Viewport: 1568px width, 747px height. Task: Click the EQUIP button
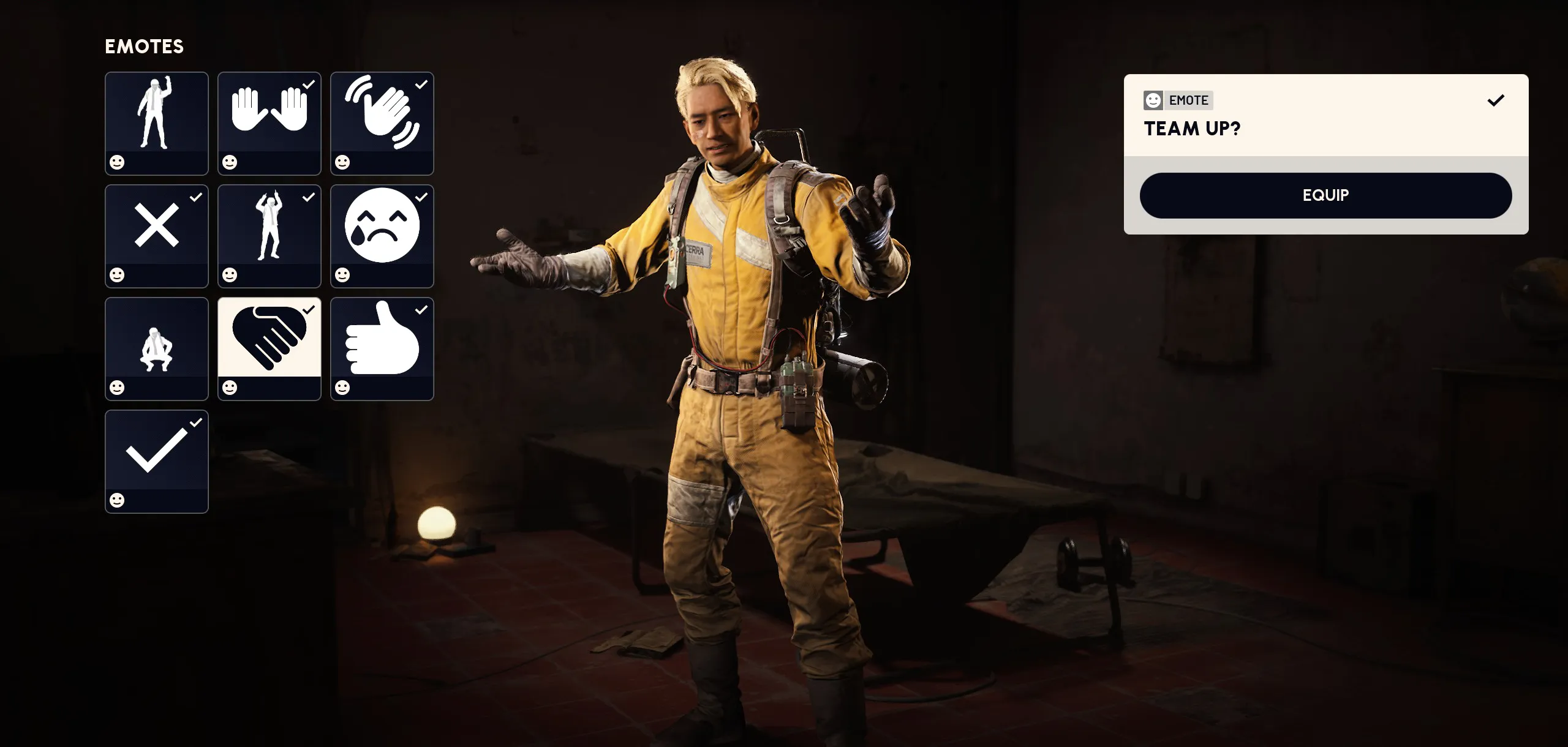(x=1325, y=195)
